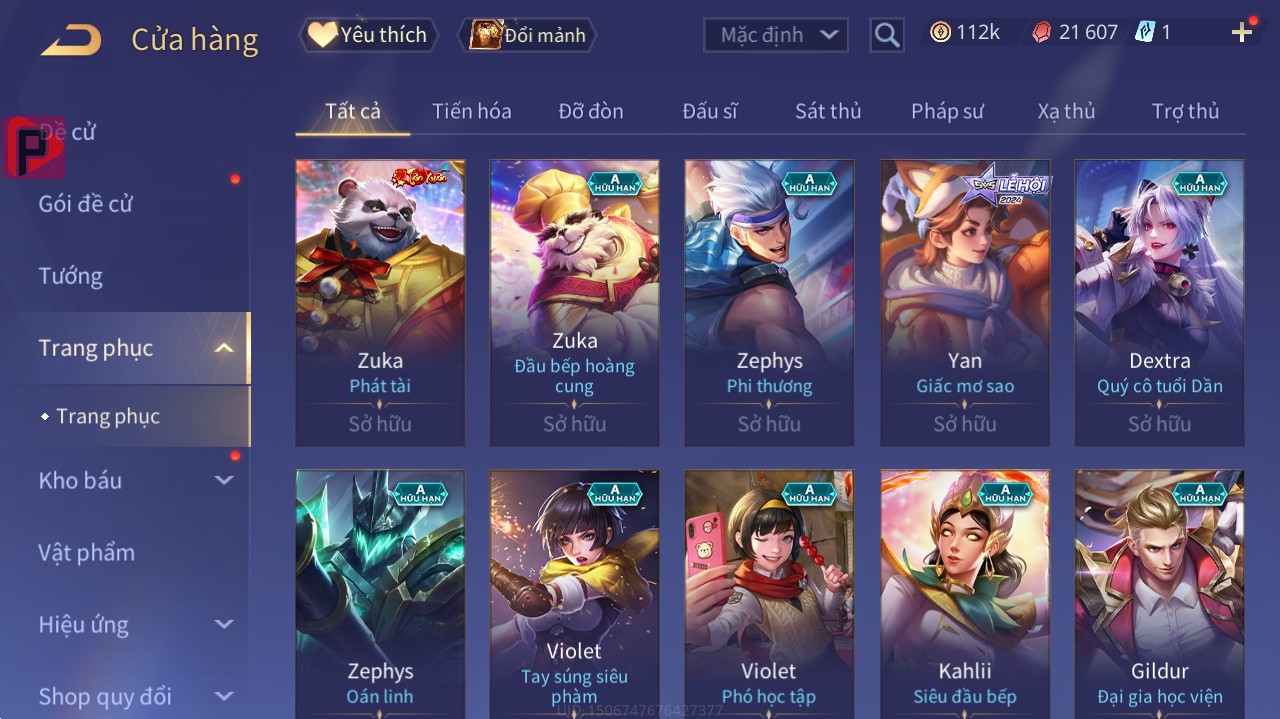Viewport: 1280px width, 719px height.
Task: Pick the Dextra Quý cô tuổi Dần skin
Action: click(x=1159, y=302)
